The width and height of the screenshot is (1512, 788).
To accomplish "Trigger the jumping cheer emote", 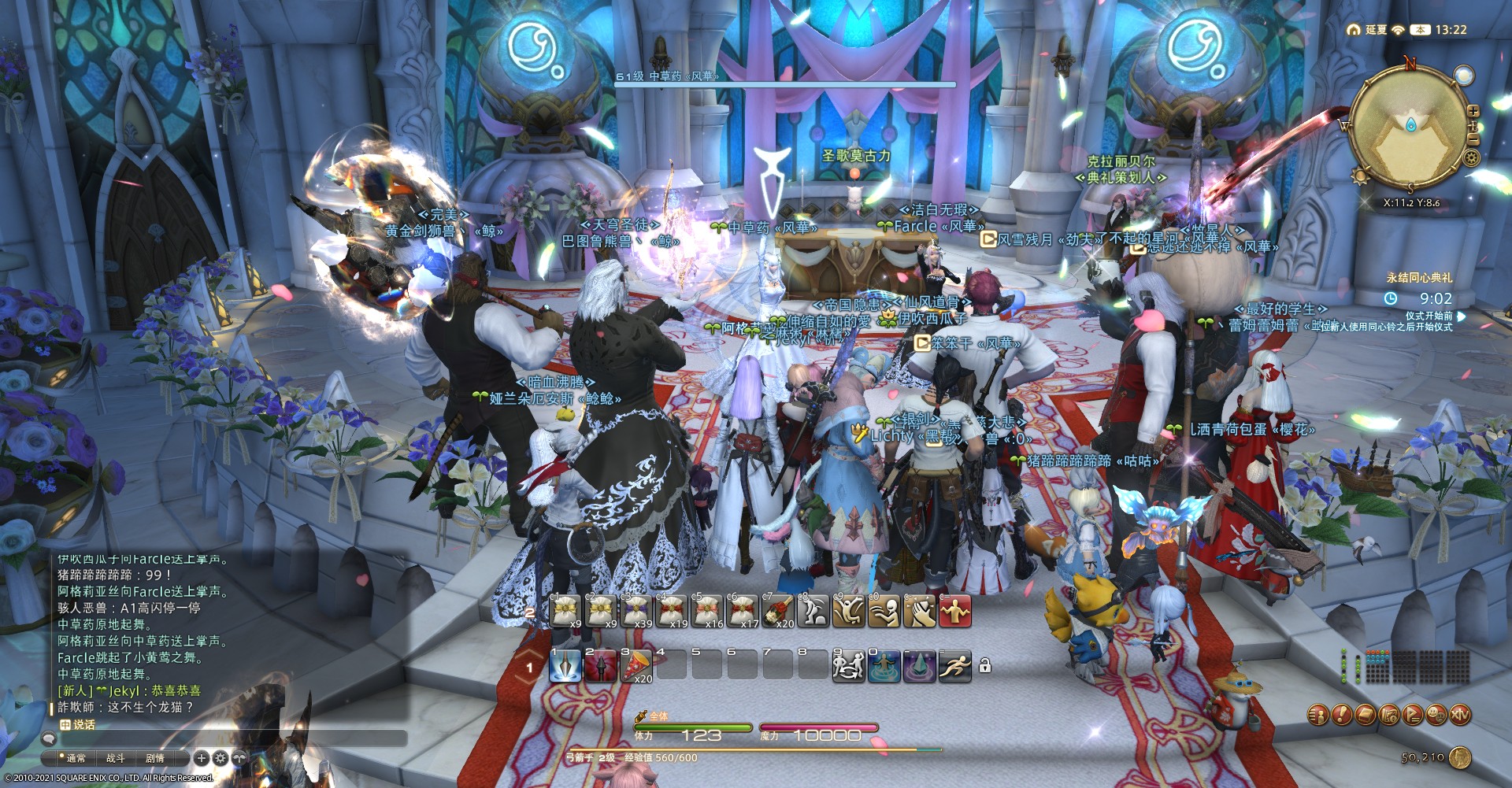I will tap(849, 611).
